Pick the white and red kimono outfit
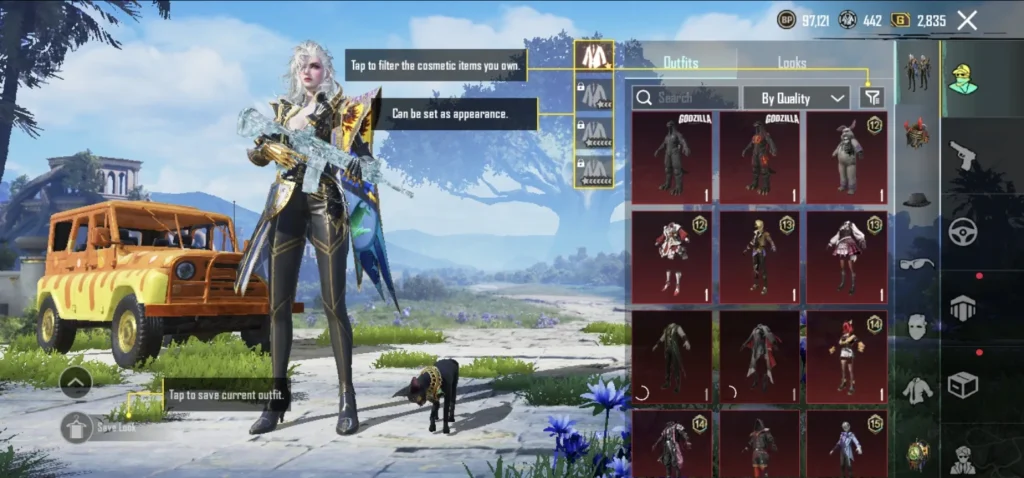 click(672, 256)
